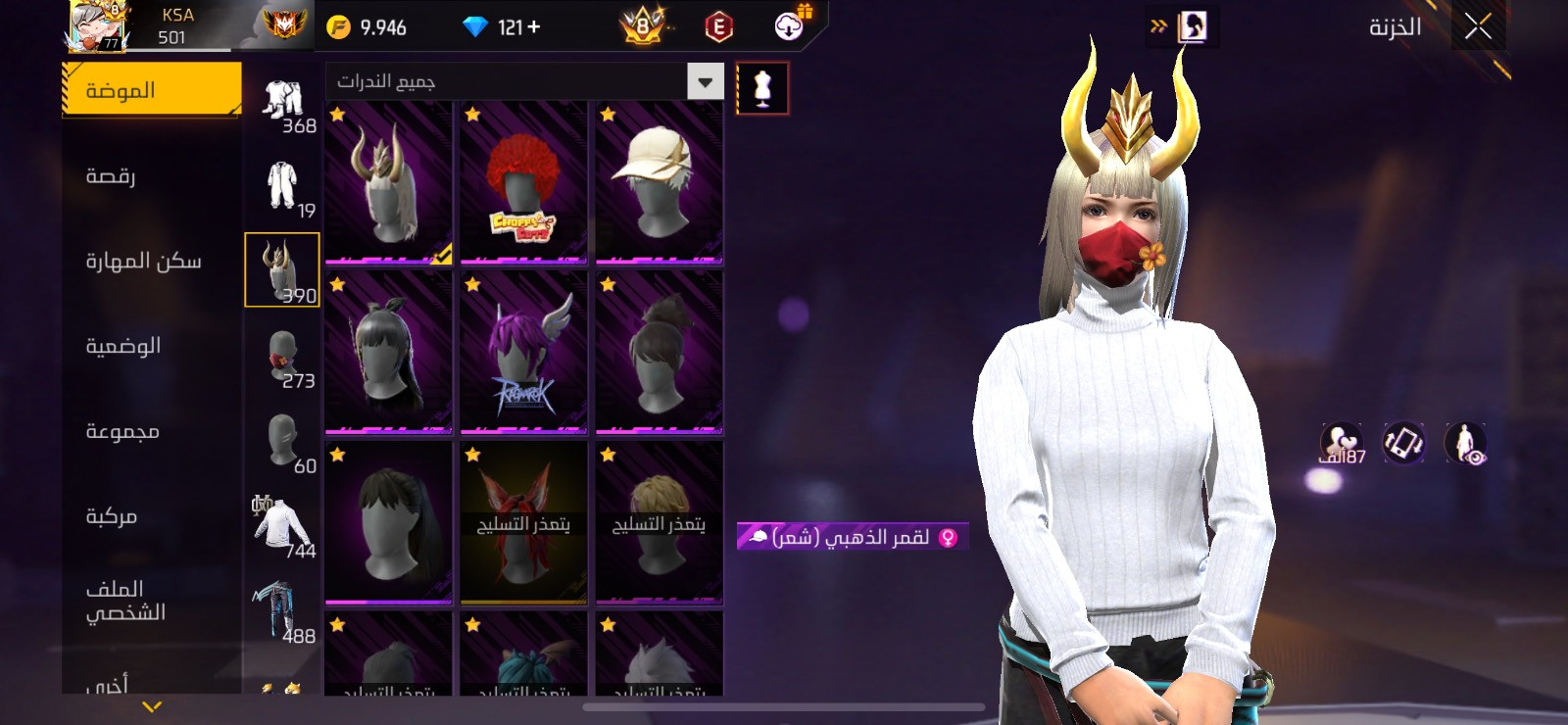Select the pants category showing 368 items

coord(282,98)
